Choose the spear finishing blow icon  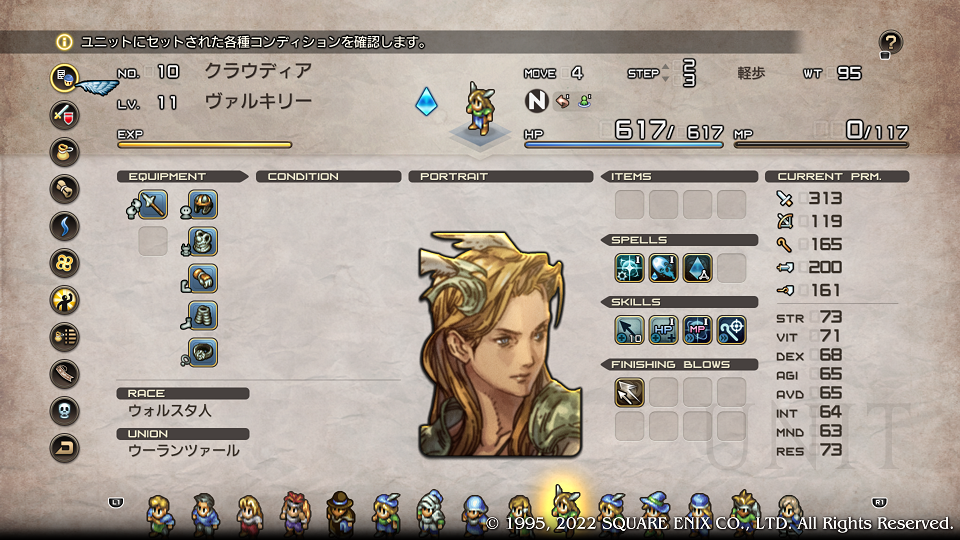(x=629, y=392)
